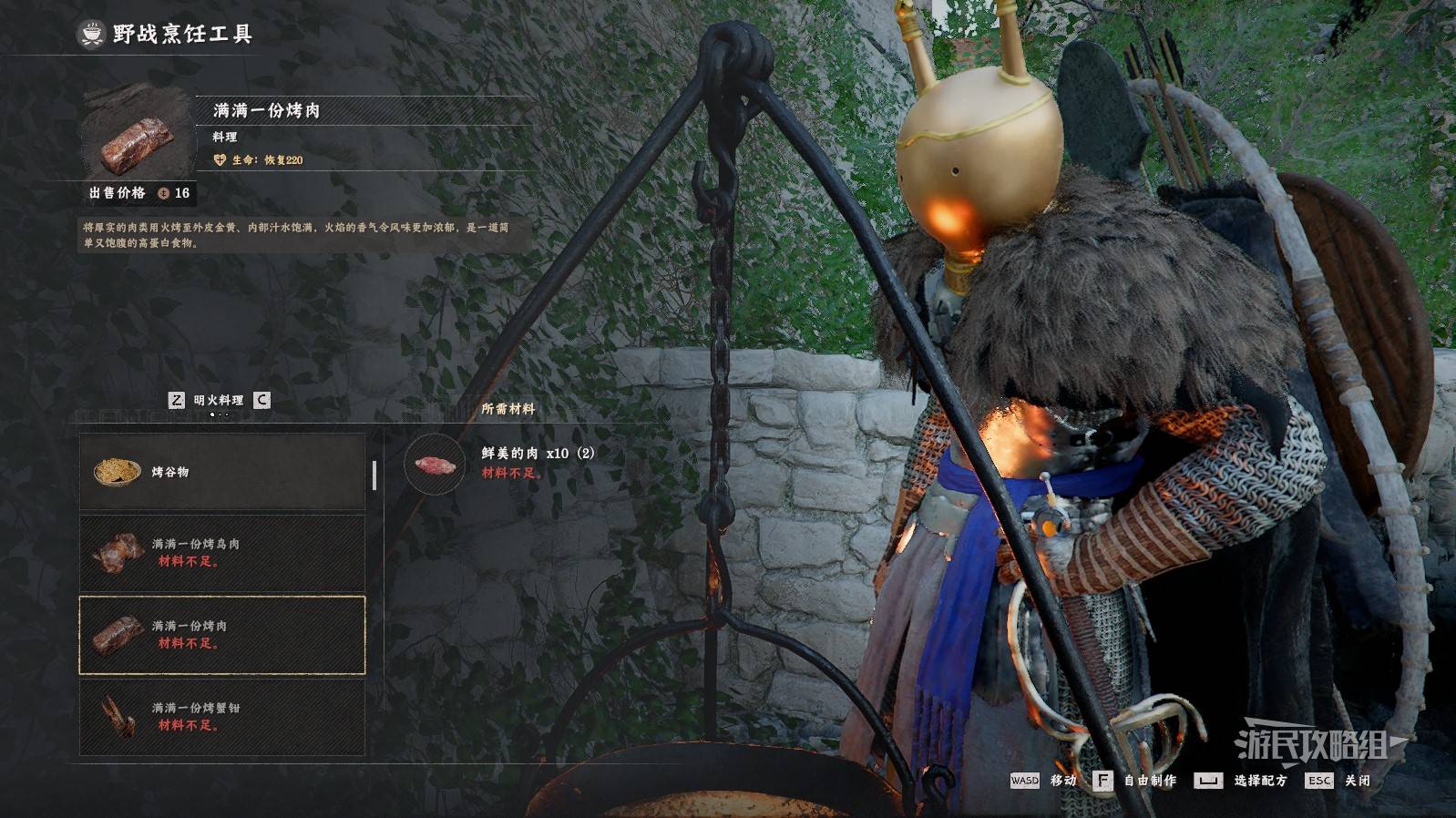Click the 鲜美的肉 ingredient icon
Screen dimensions: 1456x818
click(x=435, y=465)
